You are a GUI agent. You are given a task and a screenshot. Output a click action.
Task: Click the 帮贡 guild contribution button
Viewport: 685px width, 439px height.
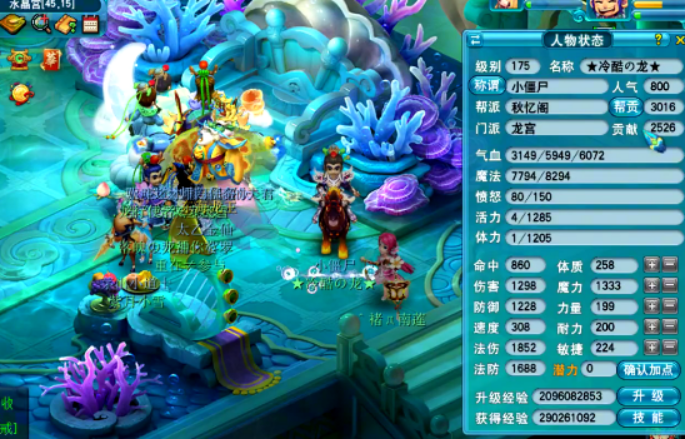(625, 107)
